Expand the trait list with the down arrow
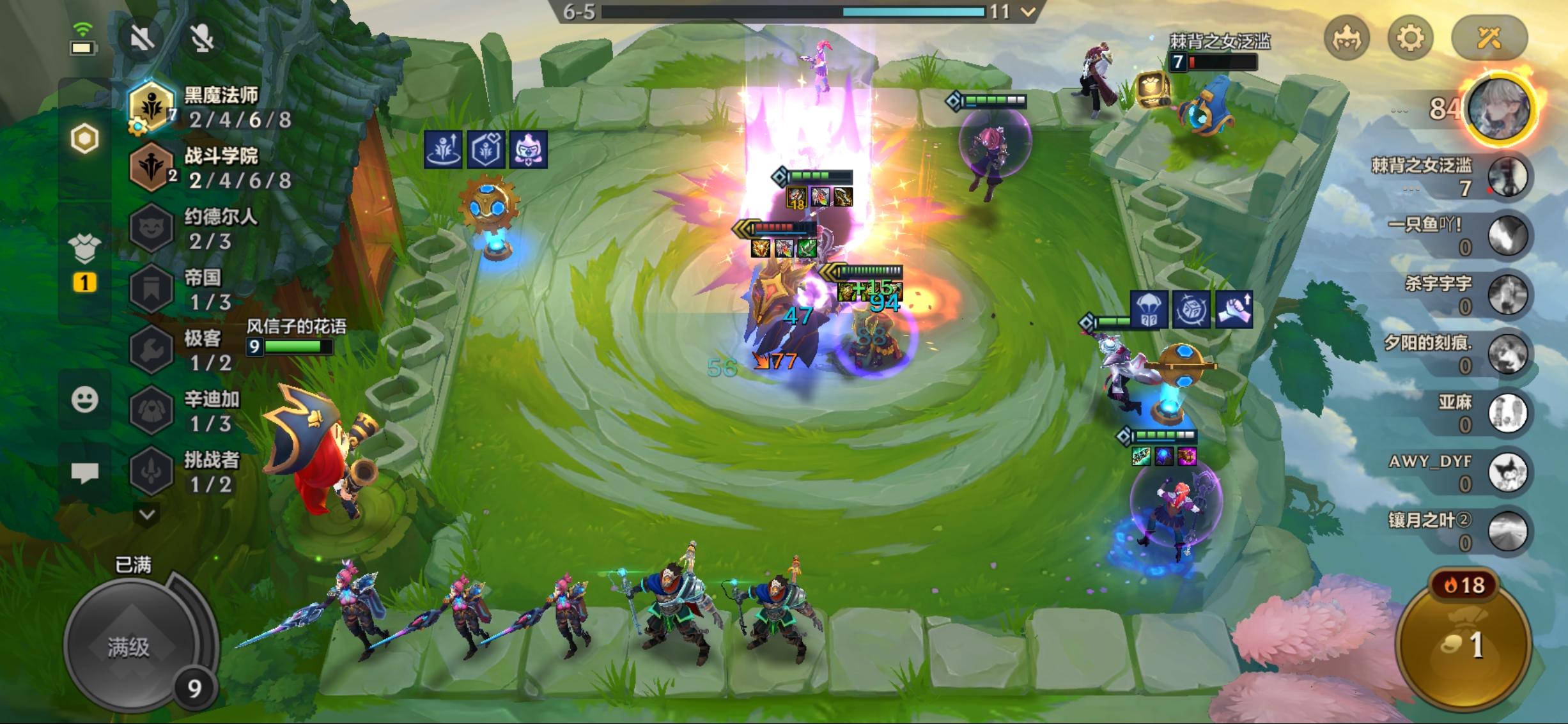The height and width of the screenshot is (724, 1568). click(148, 514)
